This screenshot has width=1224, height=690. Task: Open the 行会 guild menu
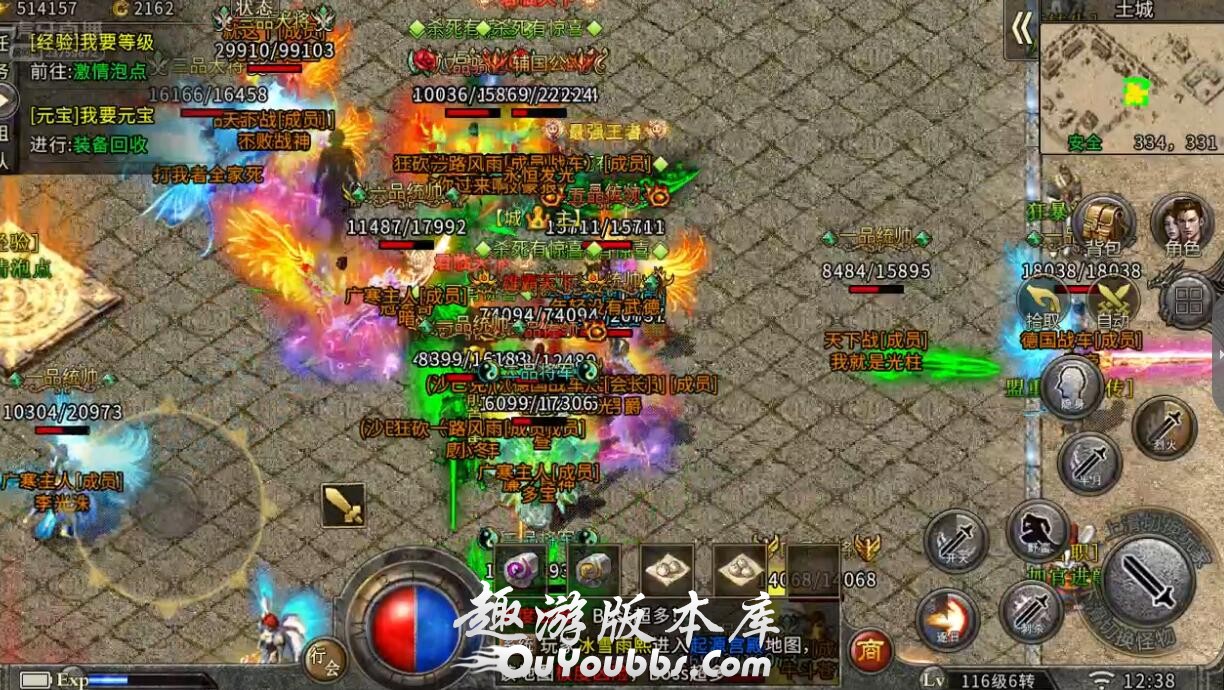click(325, 659)
